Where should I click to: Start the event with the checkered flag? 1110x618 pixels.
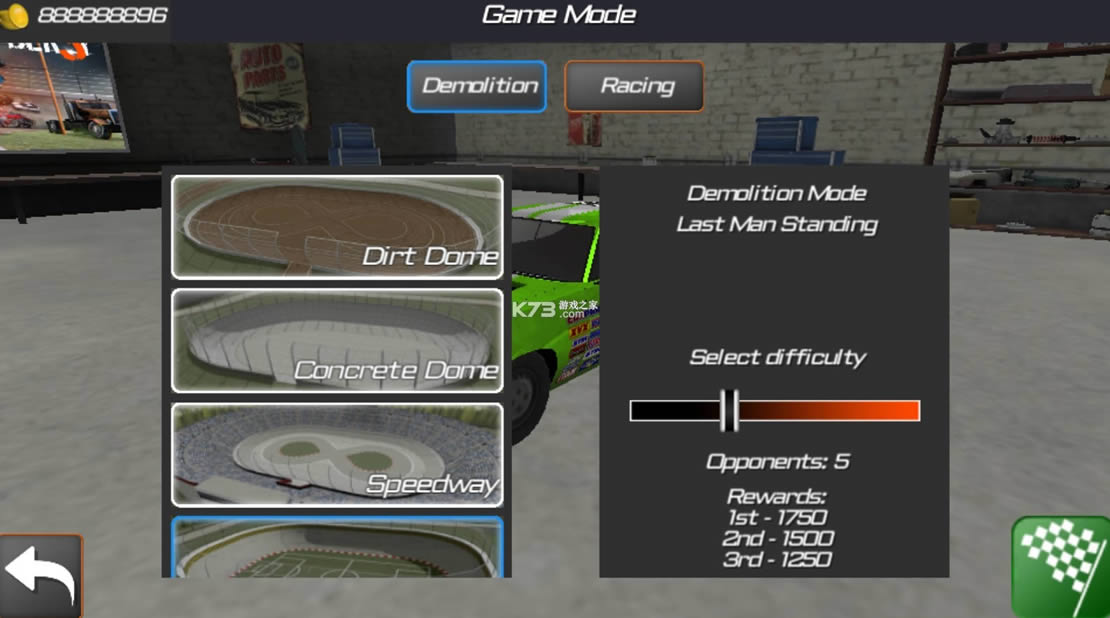click(x=1061, y=567)
